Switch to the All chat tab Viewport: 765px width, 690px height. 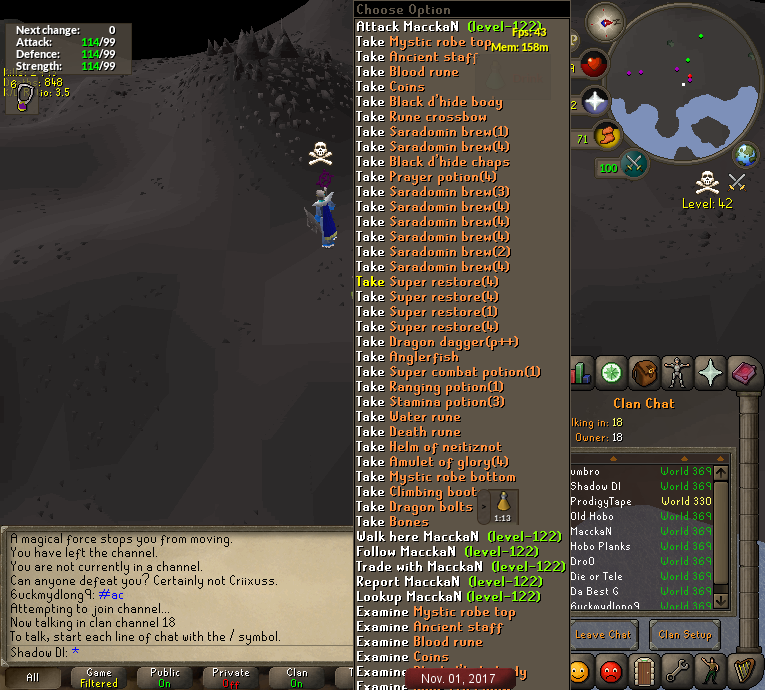coord(33,677)
